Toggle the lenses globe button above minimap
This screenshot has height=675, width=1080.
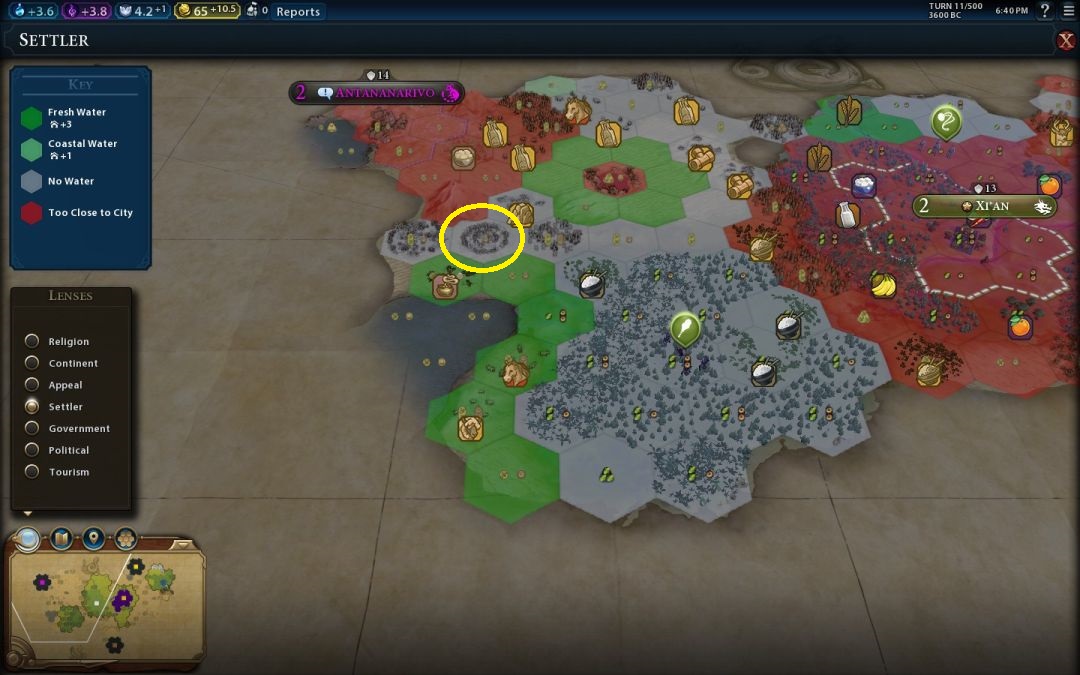[x=29, y=540]
